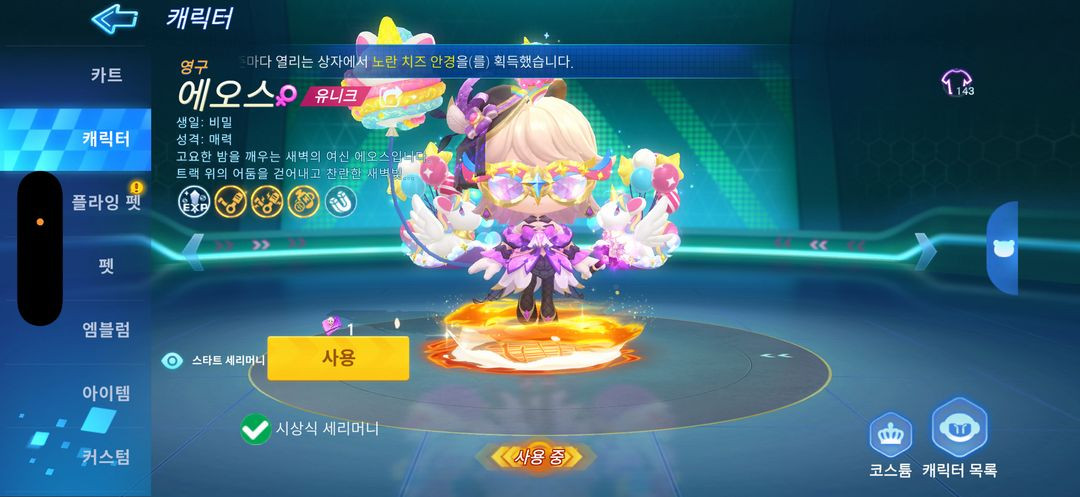Open the 플라잉 펫 tab
The height and width of the screenshot is (497, 1080).
pyautogui.click(x=106, y=202)
